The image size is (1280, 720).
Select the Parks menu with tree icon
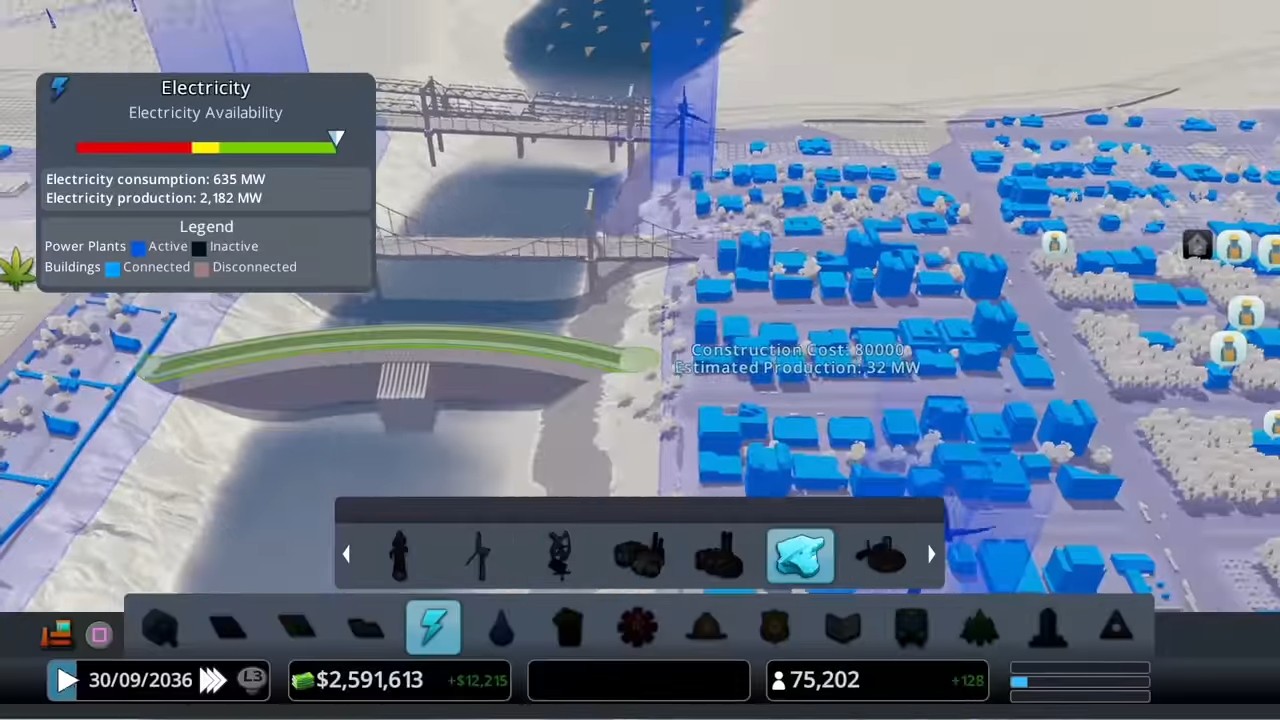tap(978, 627)
